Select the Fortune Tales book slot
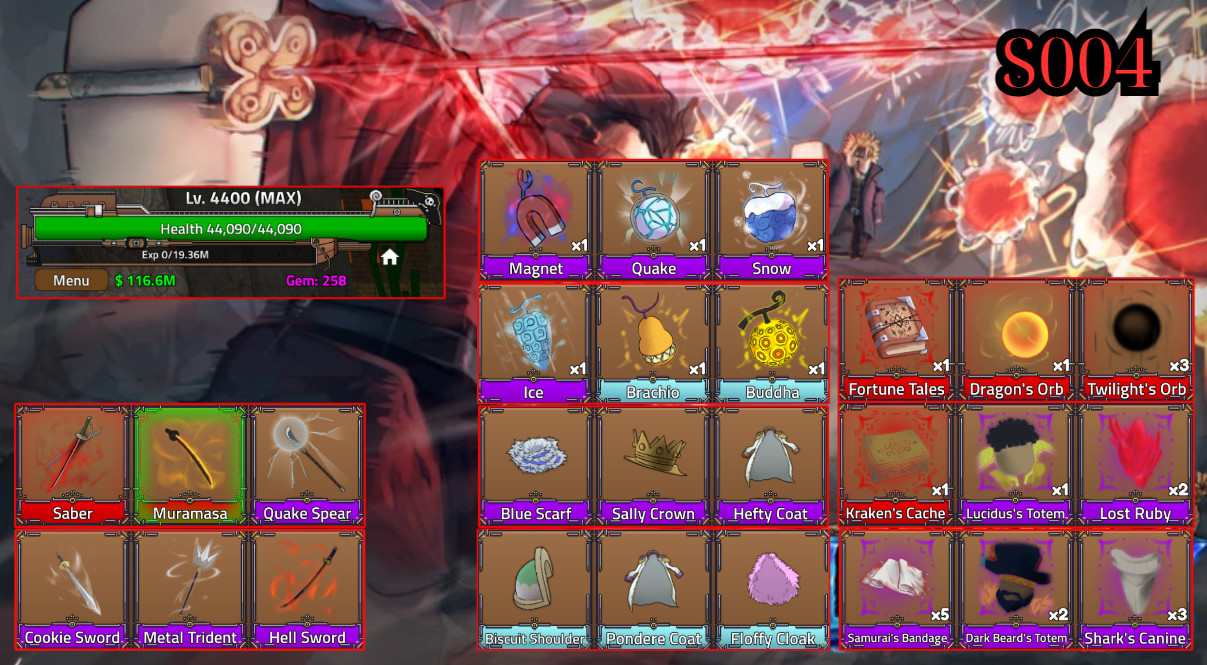The image size is (1207, 665). click(896, 339)
